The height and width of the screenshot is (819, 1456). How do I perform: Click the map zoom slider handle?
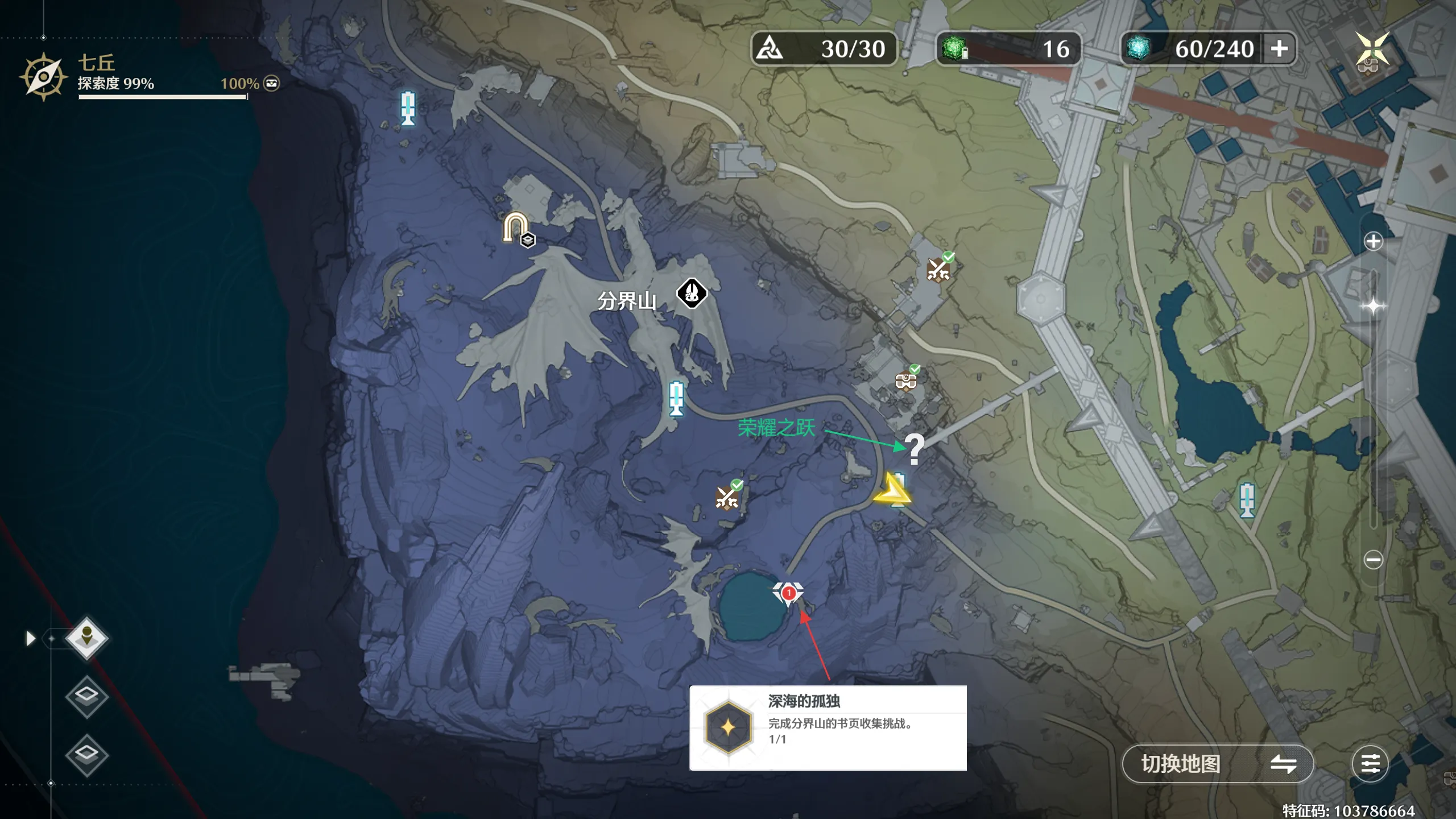1373,306
